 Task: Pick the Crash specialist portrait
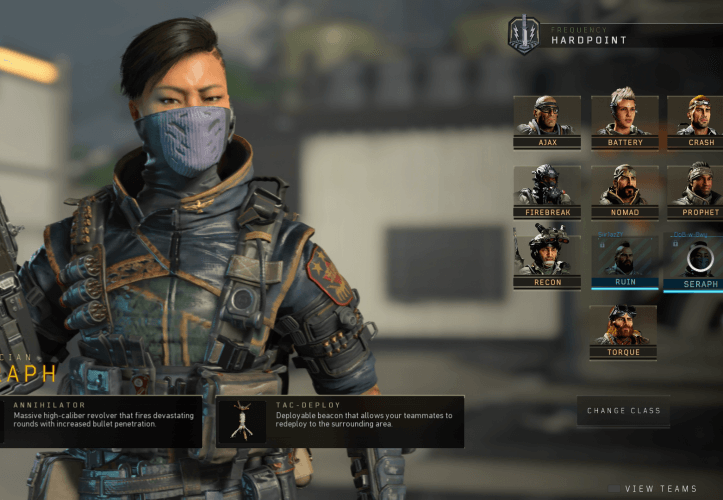point(697,122)
